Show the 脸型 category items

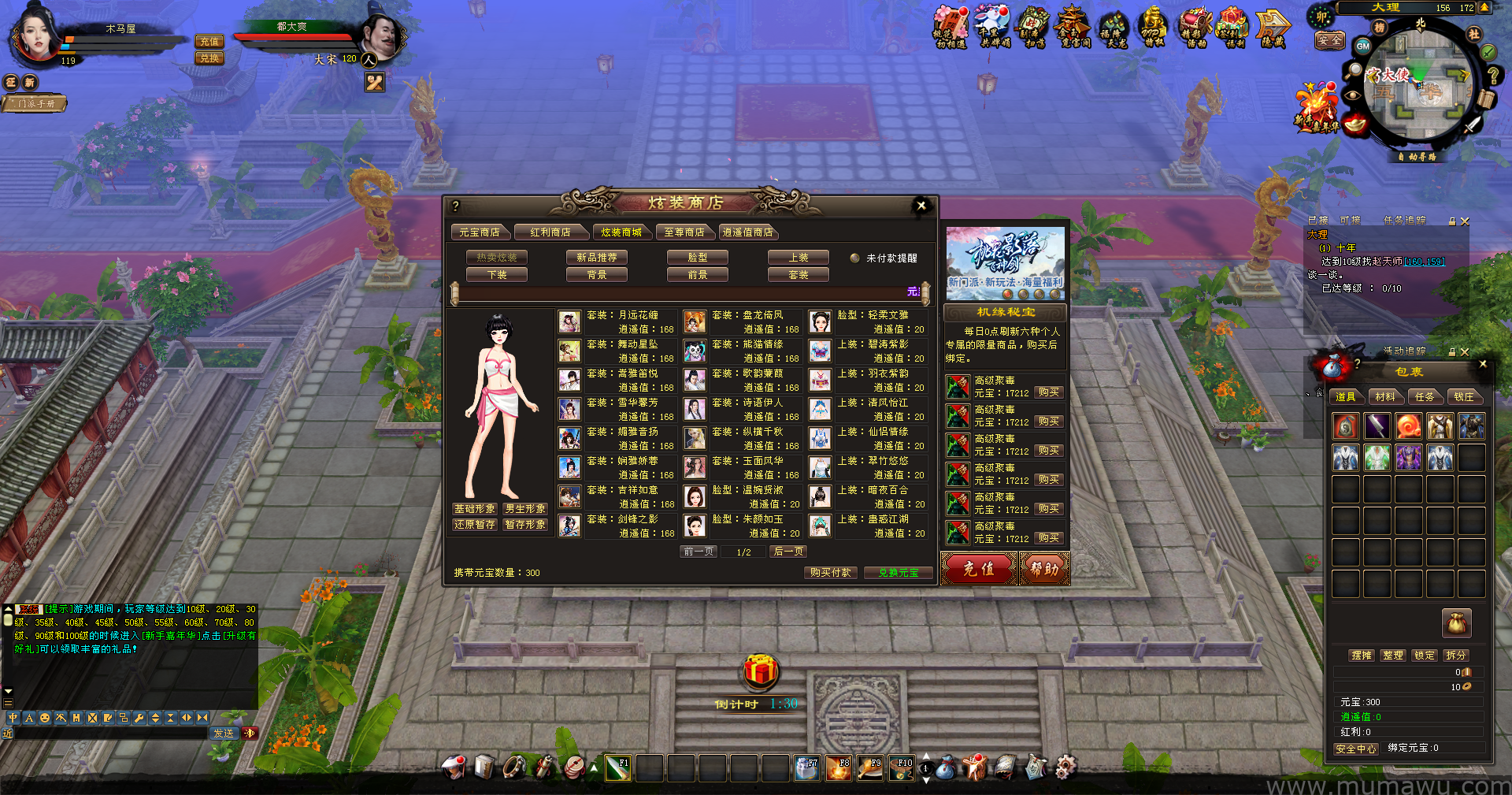pyautogui.click(x=698, y=258)
